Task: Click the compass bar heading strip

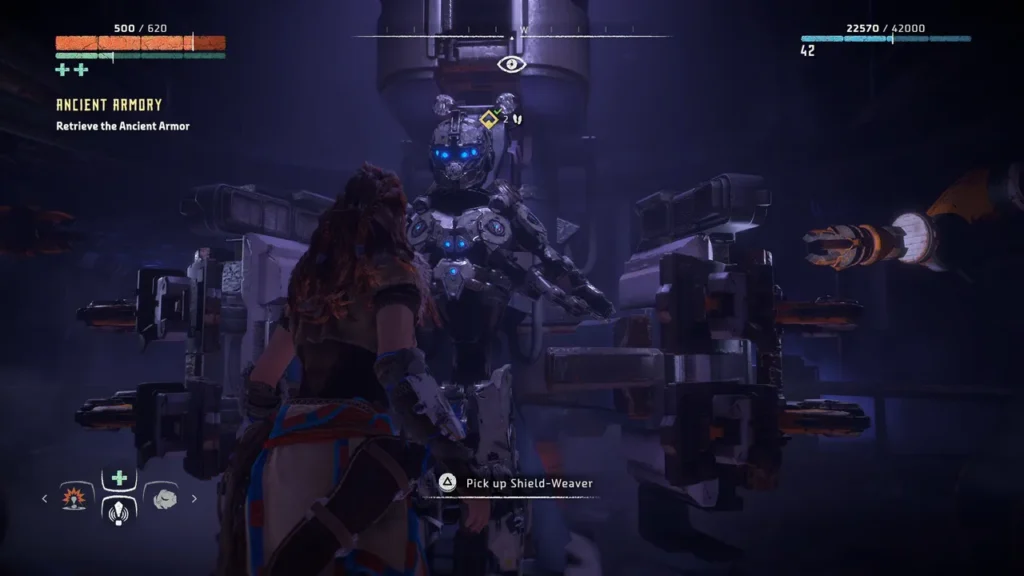Action: click(x=512, y=37)
